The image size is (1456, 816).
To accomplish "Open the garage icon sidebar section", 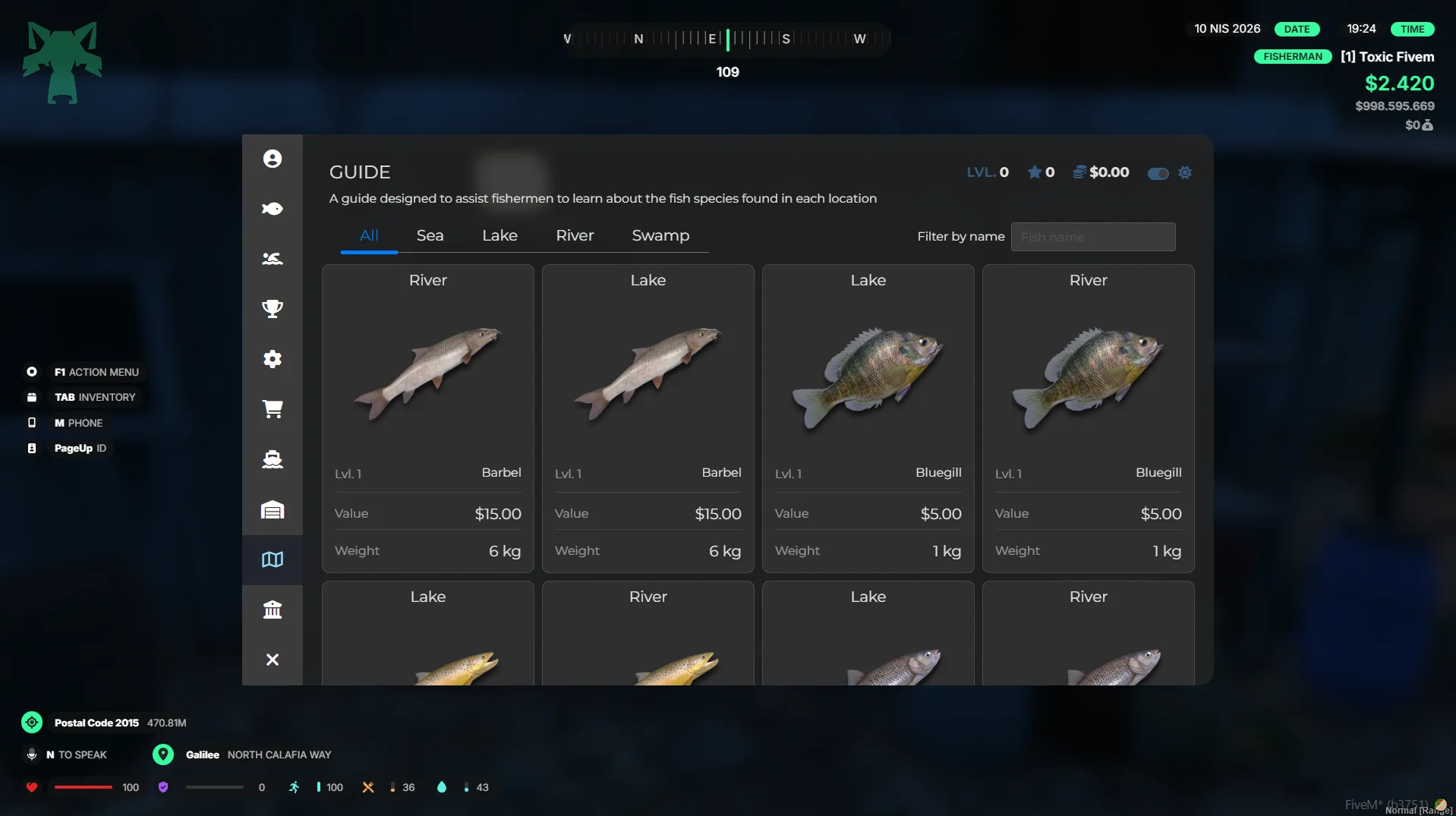I will (x=273, y=509).
